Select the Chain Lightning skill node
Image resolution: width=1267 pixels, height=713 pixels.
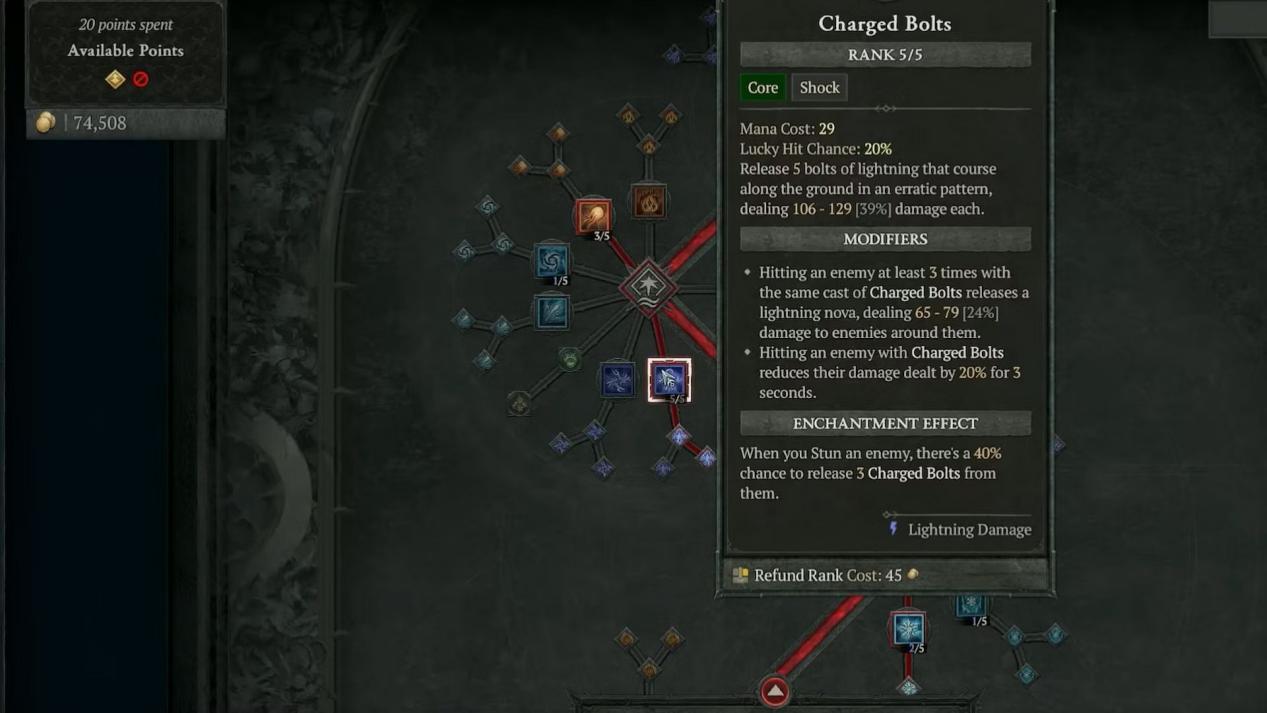click(x=617, y=380)
